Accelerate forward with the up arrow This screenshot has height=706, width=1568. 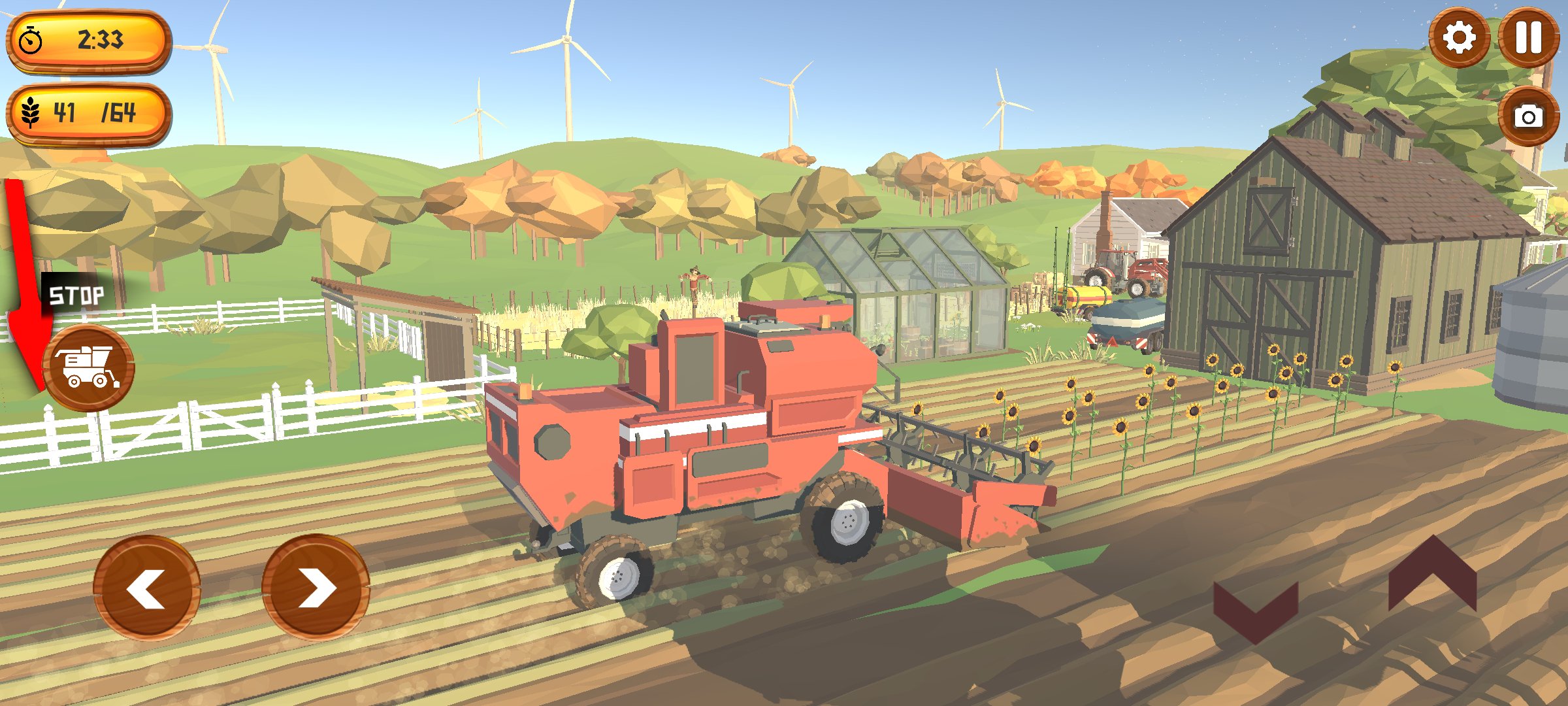(1432, 575)
